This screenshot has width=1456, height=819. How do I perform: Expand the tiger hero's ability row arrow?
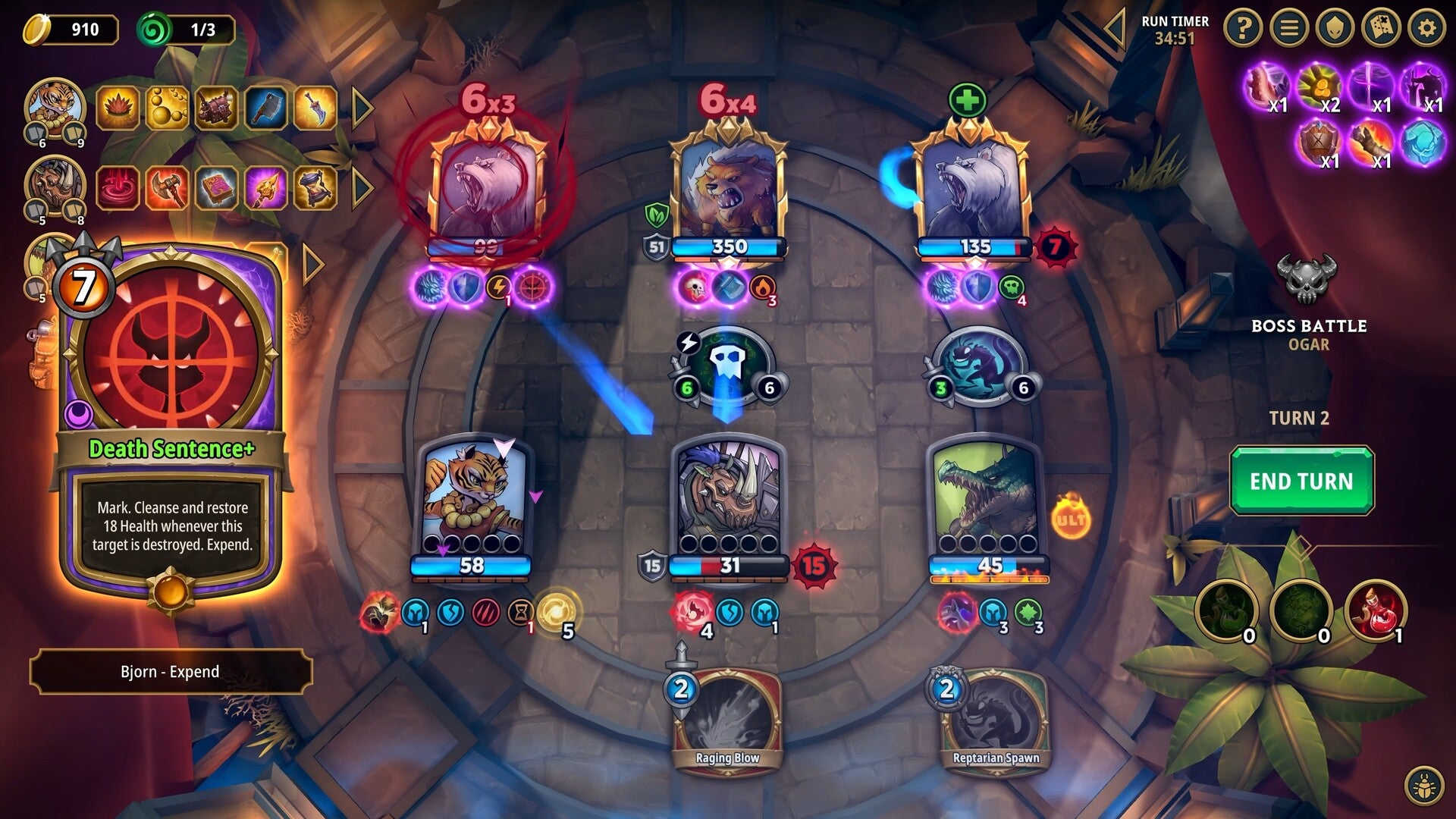click(362, 108)
